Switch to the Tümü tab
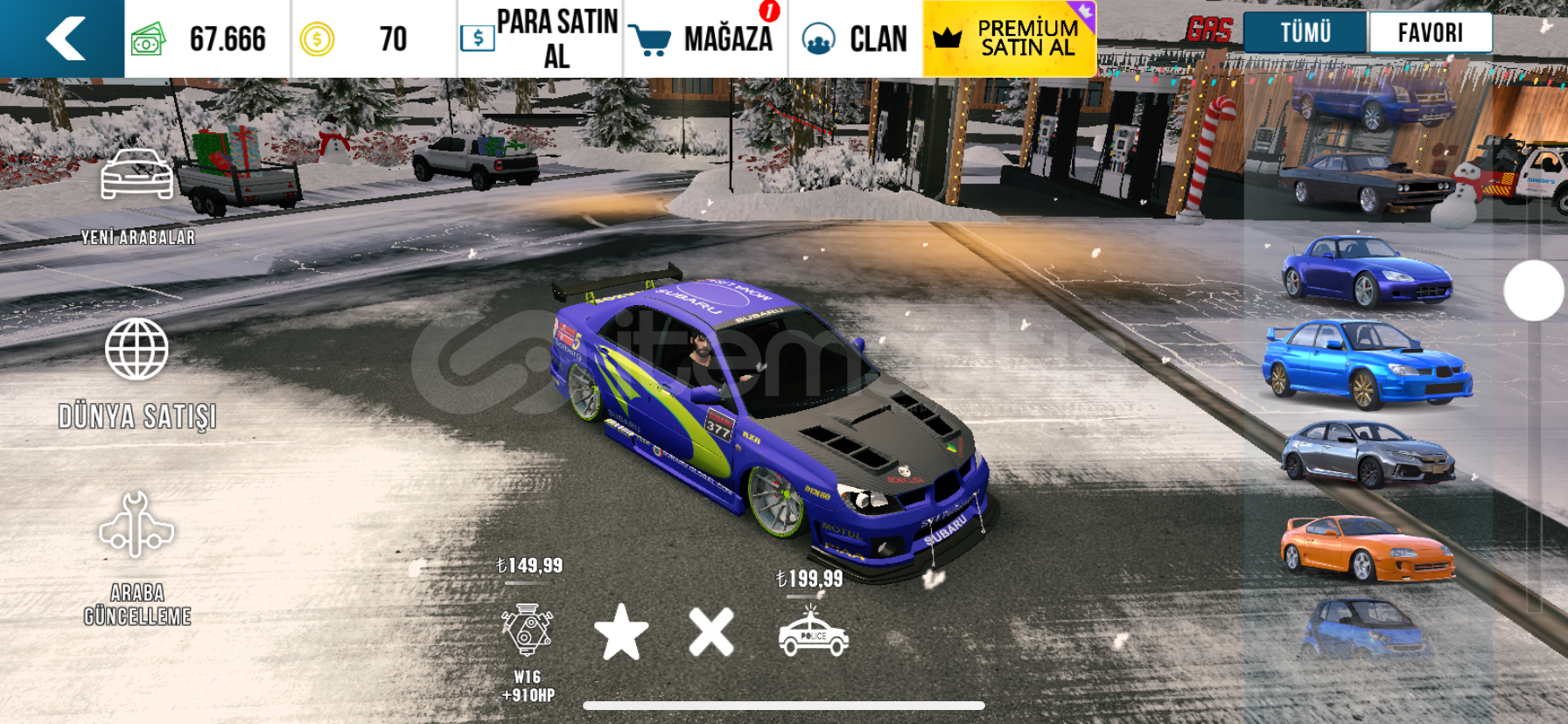 coord(1305,33)
